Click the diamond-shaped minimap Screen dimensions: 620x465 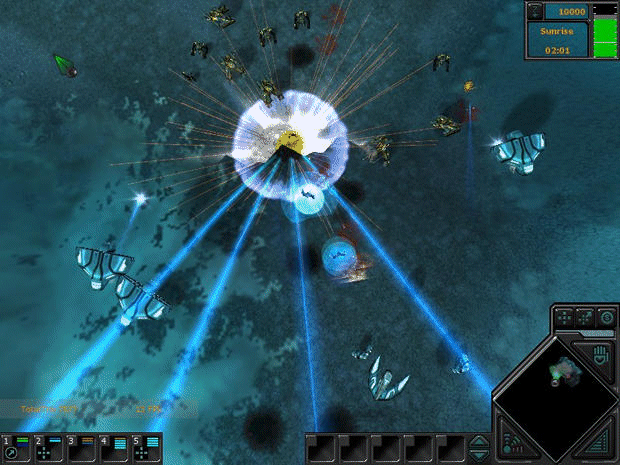[554, 387]
